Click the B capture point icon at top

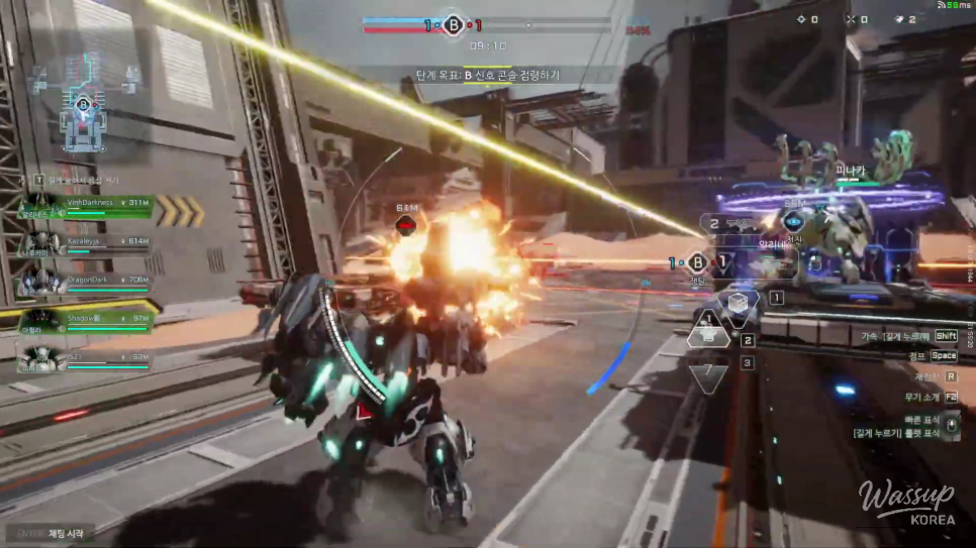pyautogui.click(x=454, y=25)
